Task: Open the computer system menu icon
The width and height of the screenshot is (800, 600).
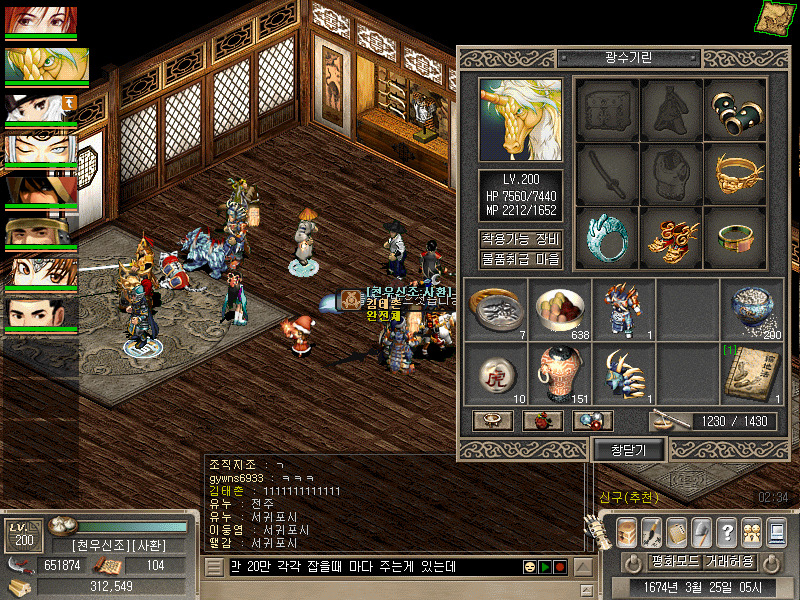Action: tap(775, 531)
